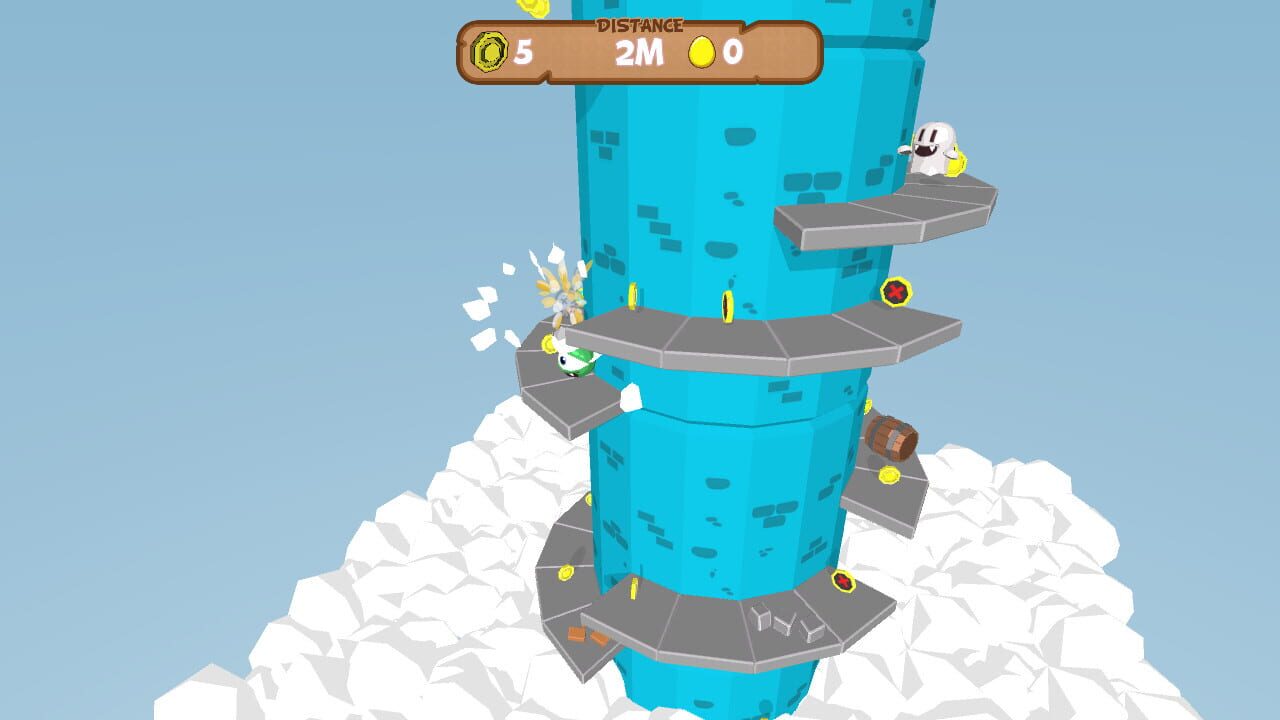Click the red X hazard on the lower-right platform
The width and height of the screenshot is (1280, 720).
pos(843,582)
